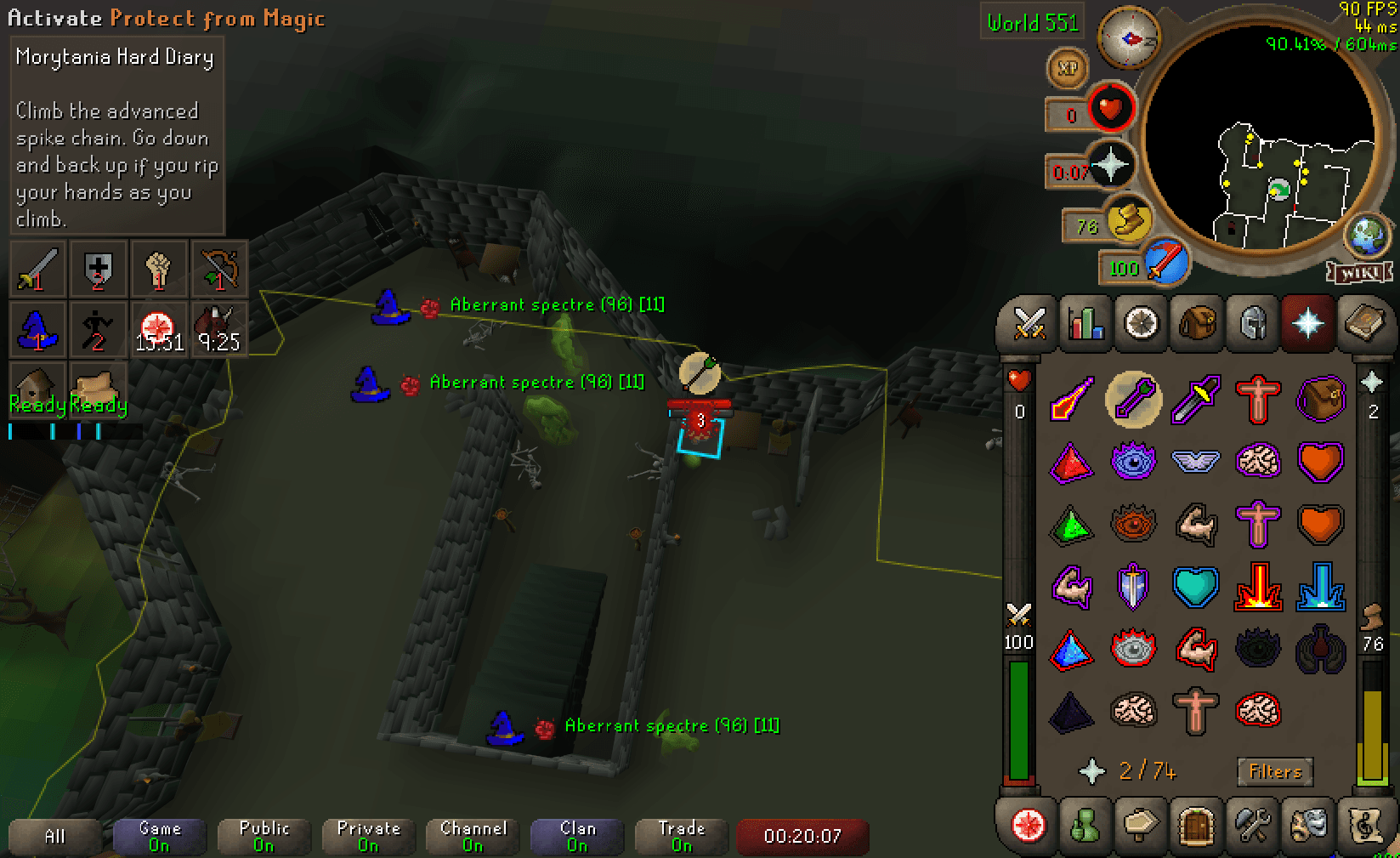Click the World 551 button

(1032, 23)
